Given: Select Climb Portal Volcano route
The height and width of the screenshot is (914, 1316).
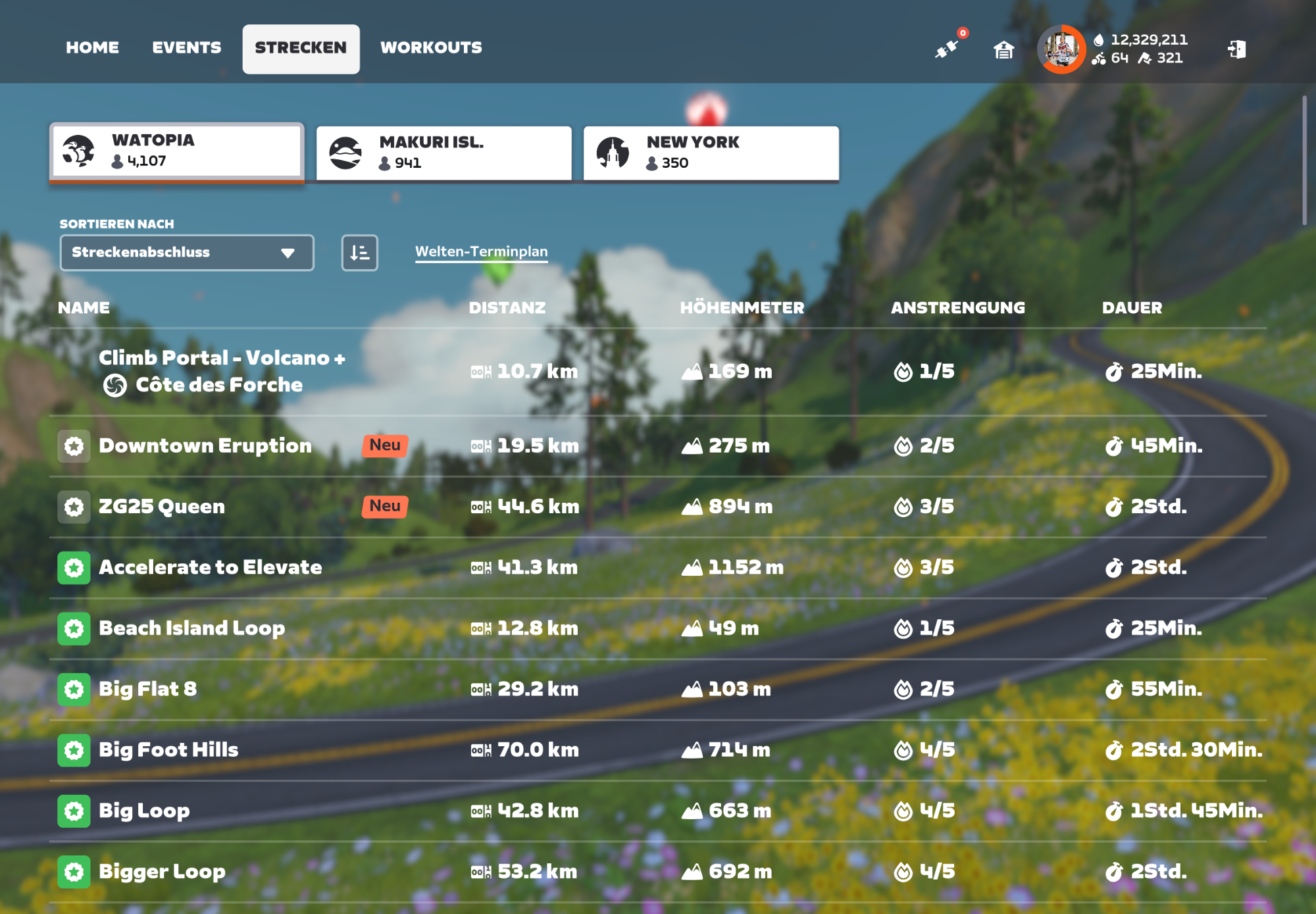Looking at the screenshot, I should (x=222, y=371).
